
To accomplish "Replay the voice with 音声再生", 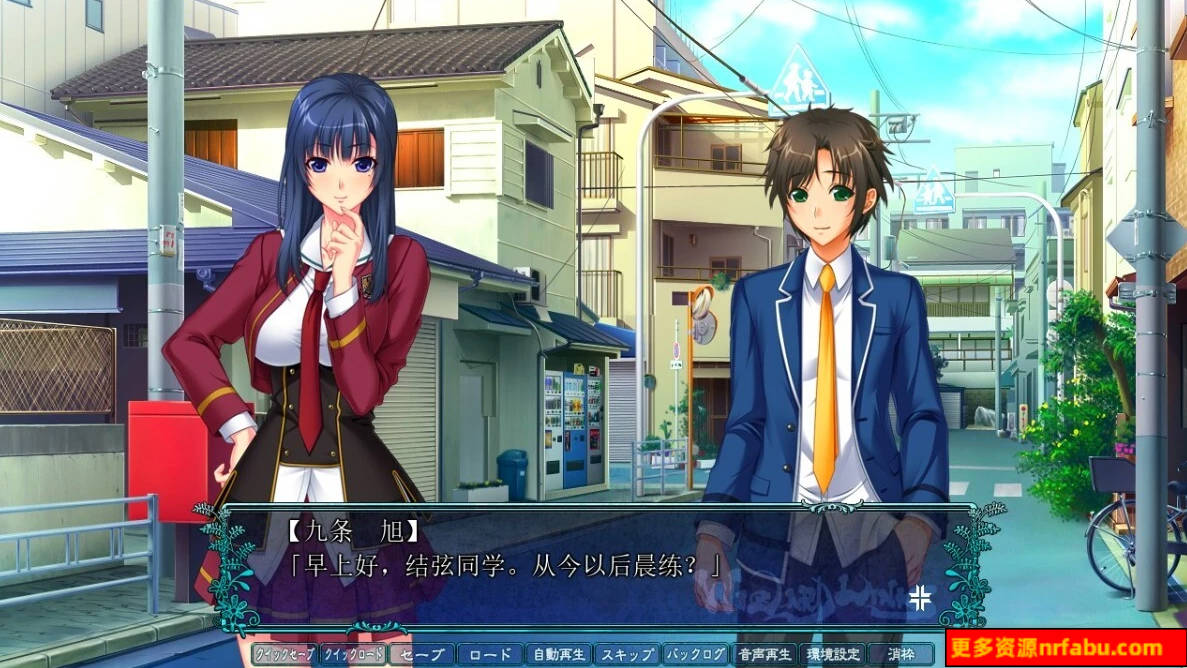I will [765, 655].
